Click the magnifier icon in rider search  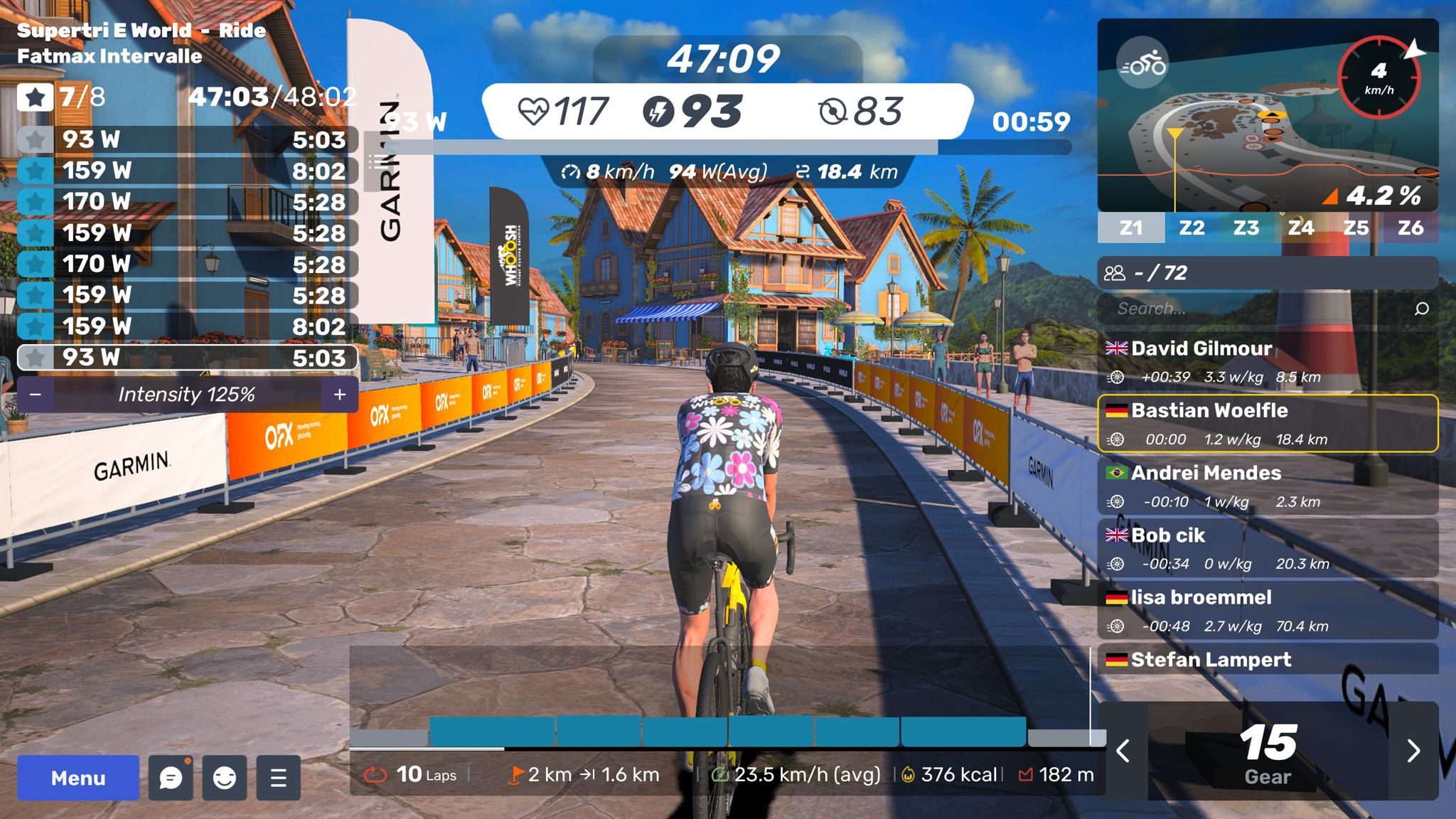click(1422, 309)
